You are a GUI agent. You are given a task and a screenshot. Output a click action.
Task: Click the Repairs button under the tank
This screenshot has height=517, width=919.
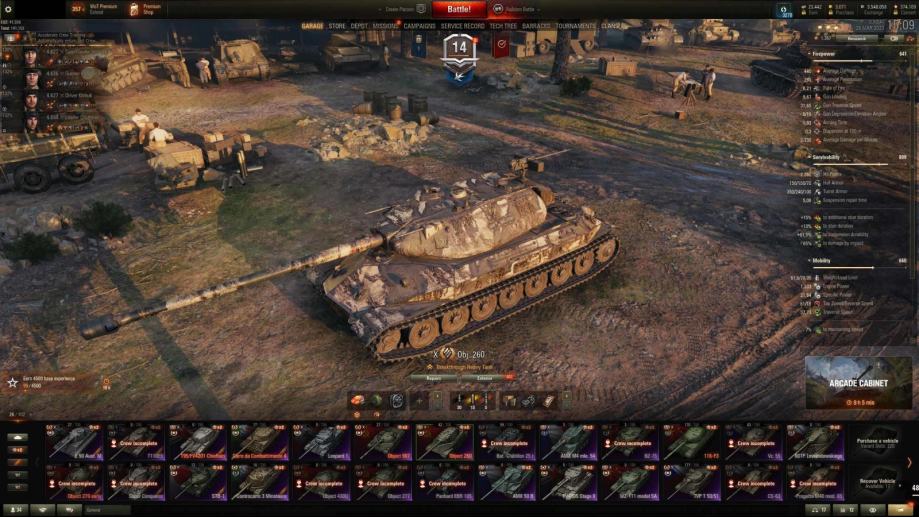[432, 378]
